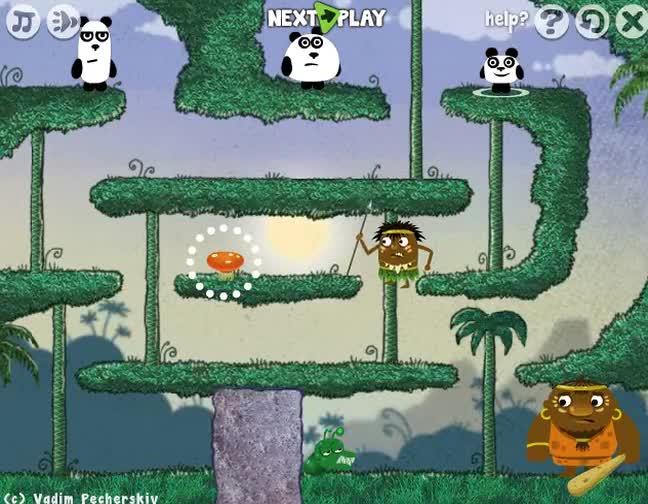Restart the level with the circular arrow

point(592,20)
